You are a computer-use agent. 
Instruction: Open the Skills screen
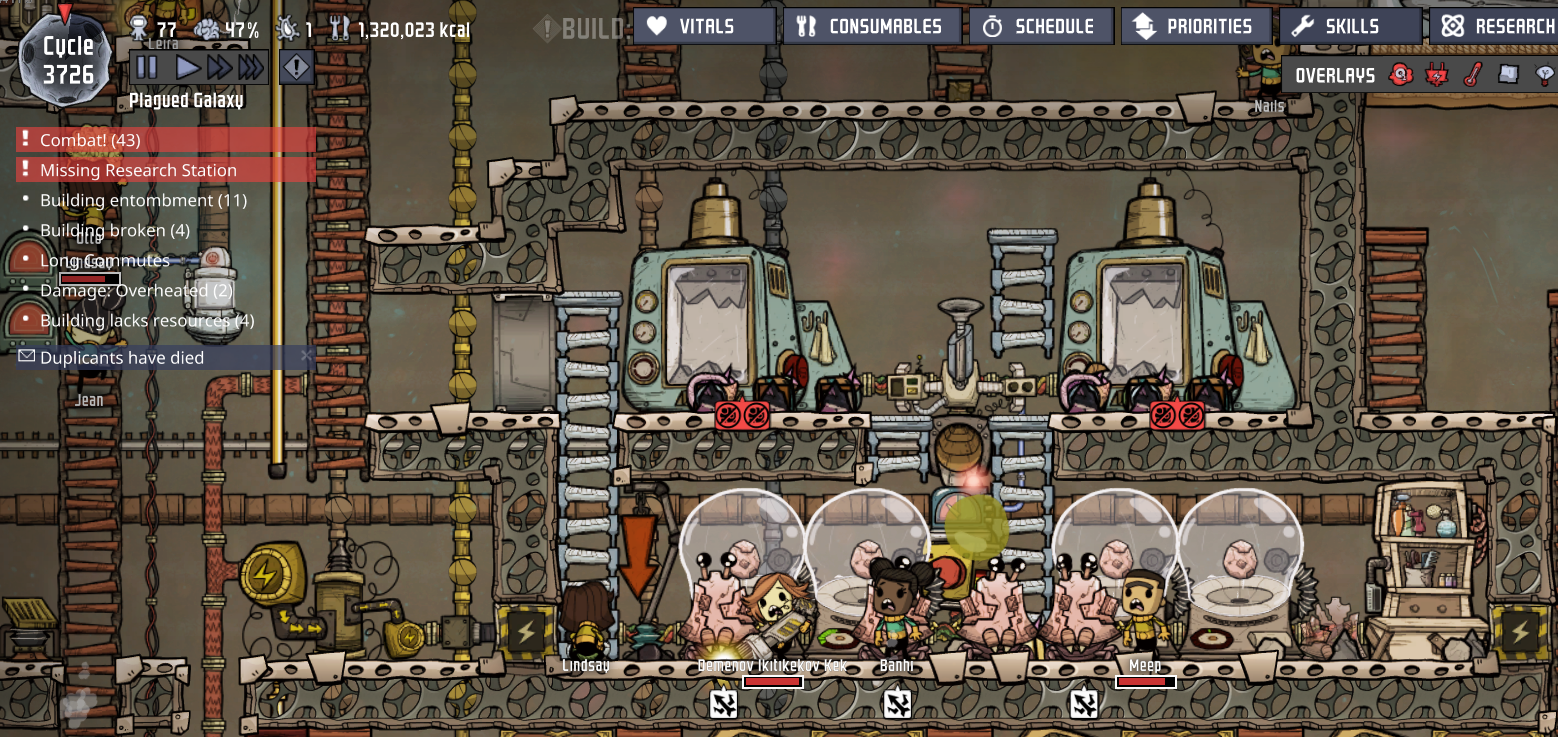1350,26
